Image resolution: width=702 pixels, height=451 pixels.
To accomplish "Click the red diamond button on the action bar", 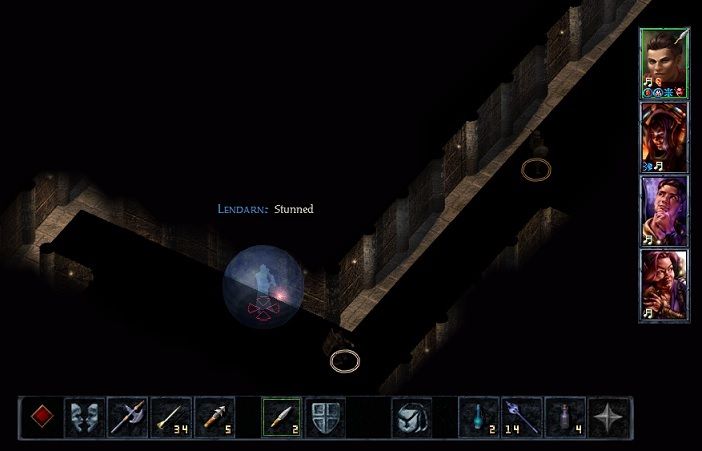I will (x=40, y=416).
